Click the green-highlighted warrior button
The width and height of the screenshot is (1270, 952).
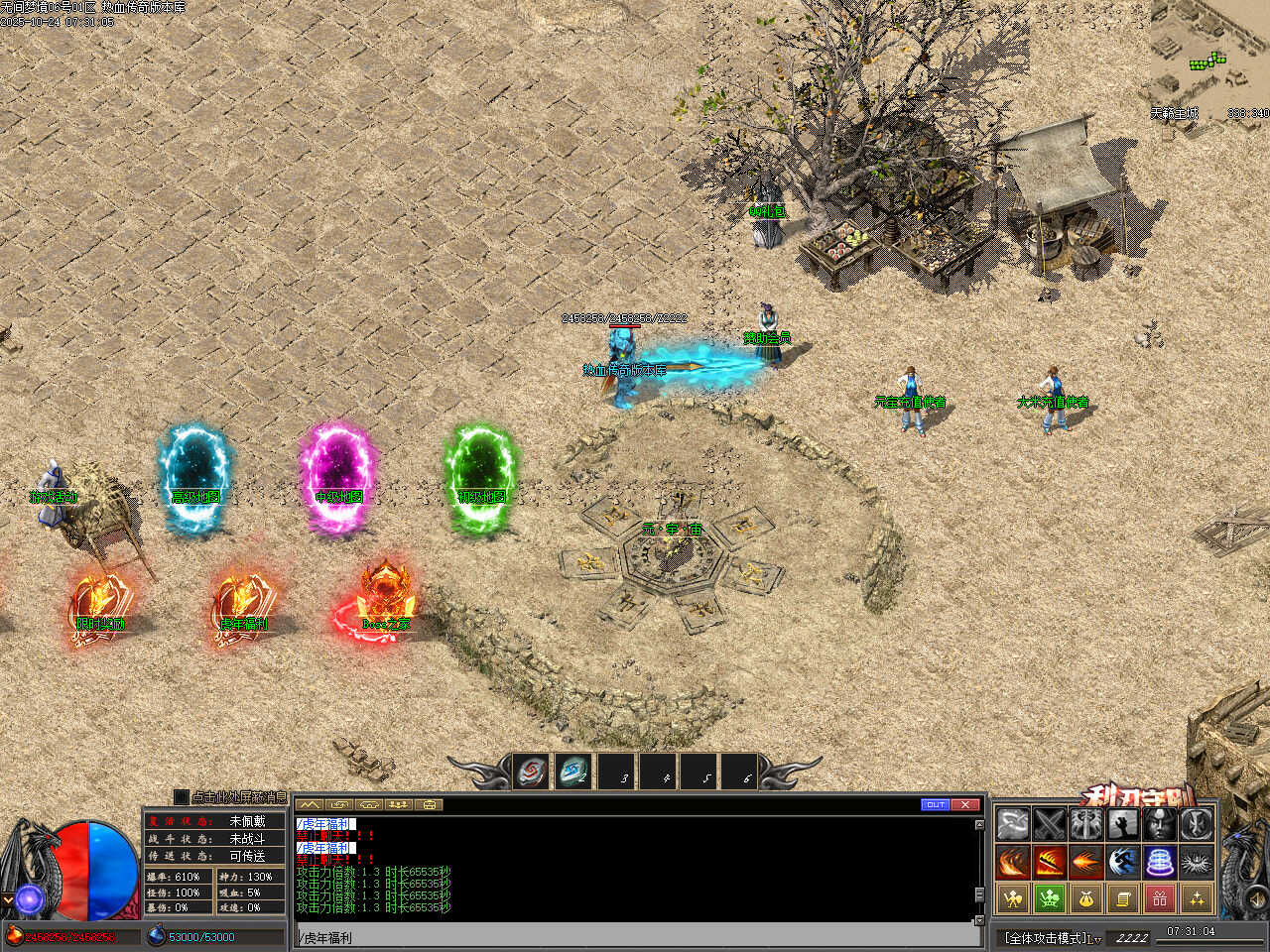[1050, 899]
